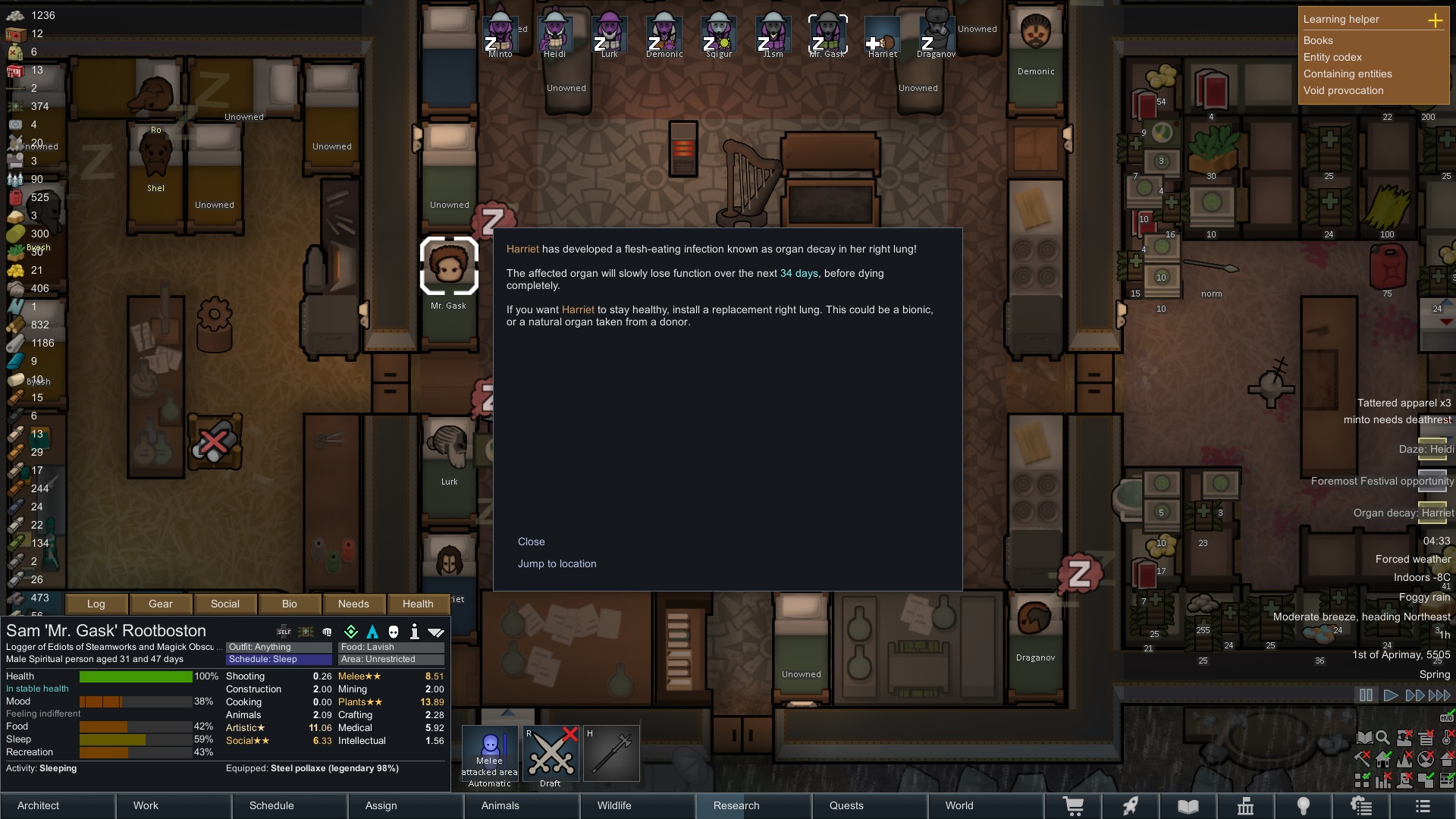This screenshot has height=819, width=1456.
Task: Show Mr. Gask's Gear tab
Action: tap(160, 604)
